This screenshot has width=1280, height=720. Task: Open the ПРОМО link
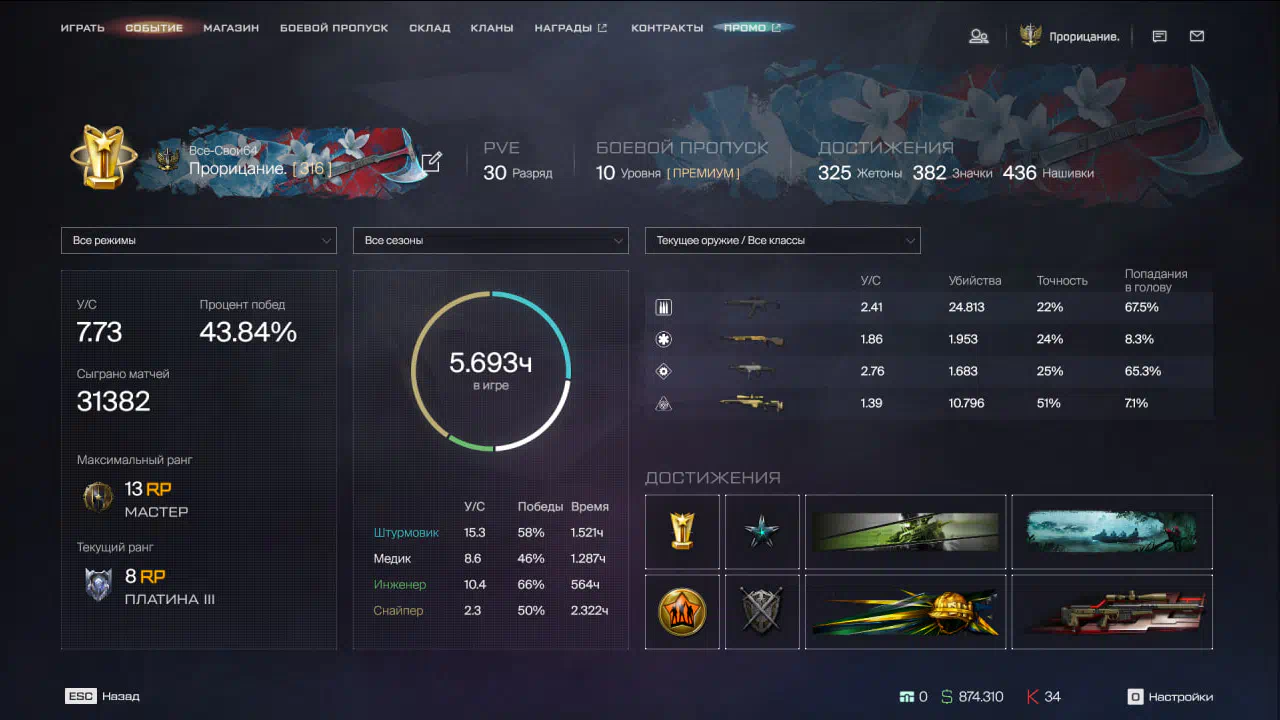tap(752, 28)
